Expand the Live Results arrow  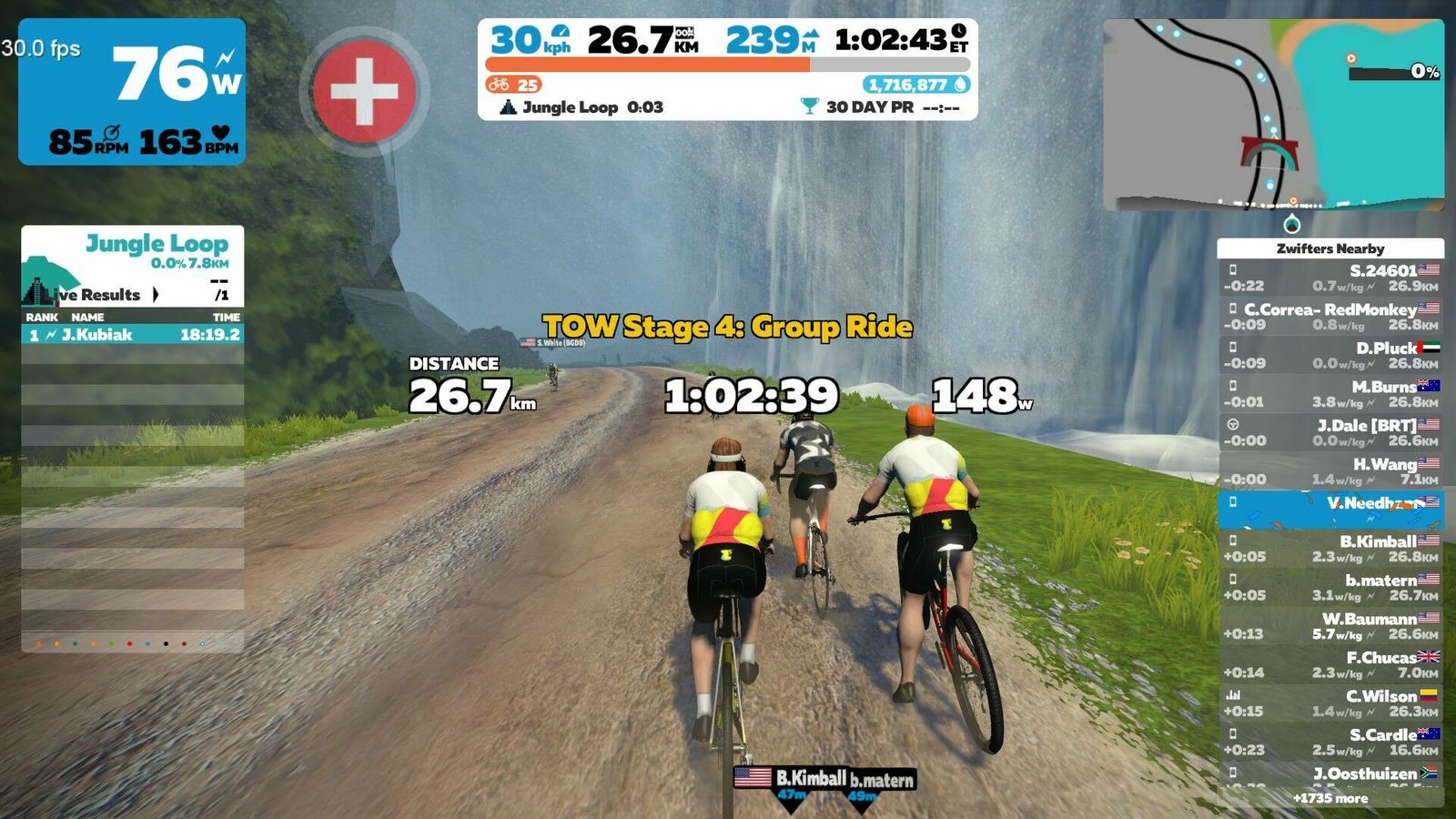tap(156, 295)
